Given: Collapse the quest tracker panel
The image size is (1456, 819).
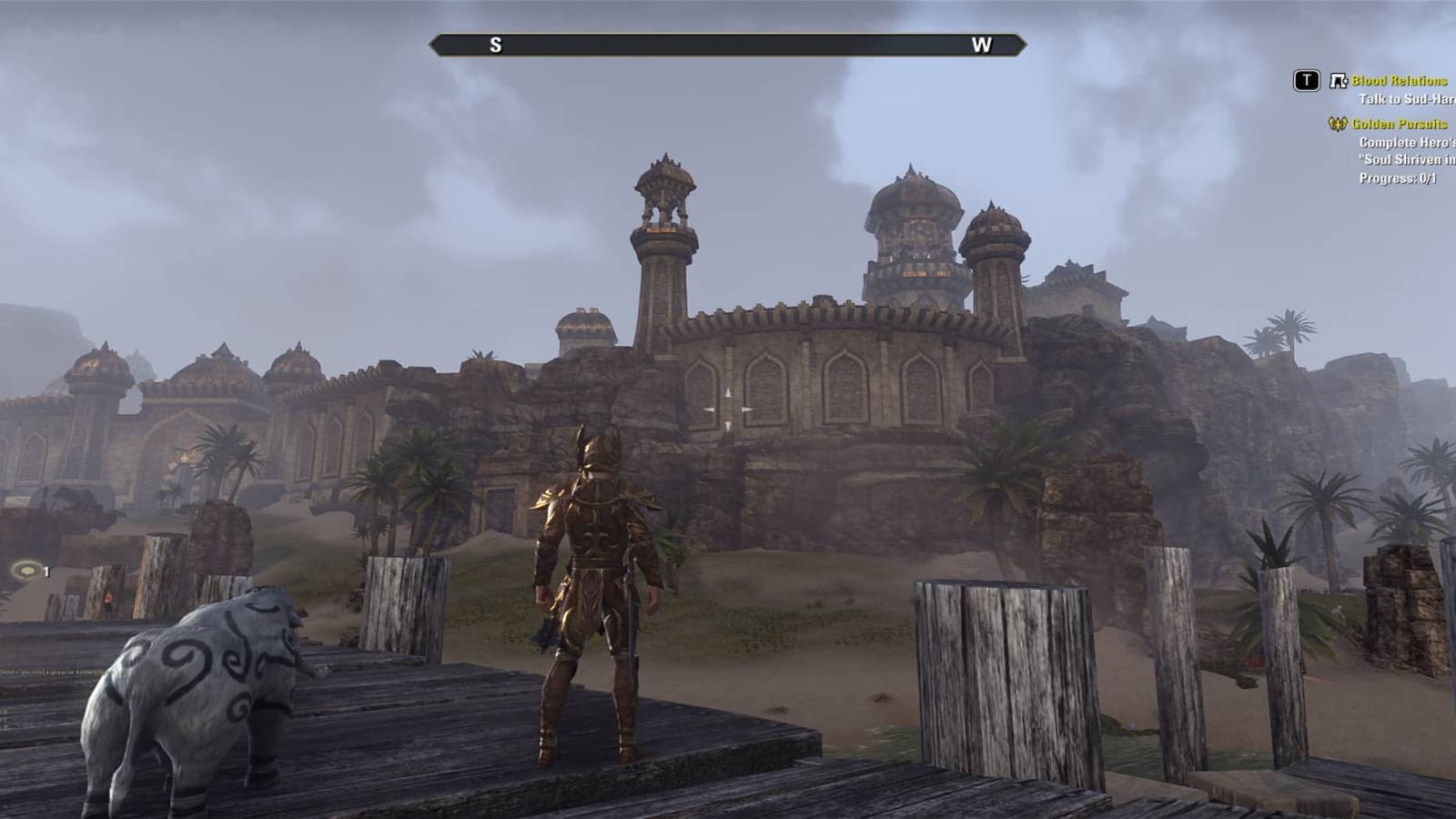Looking at the screenshot, I should (1307, 80).
